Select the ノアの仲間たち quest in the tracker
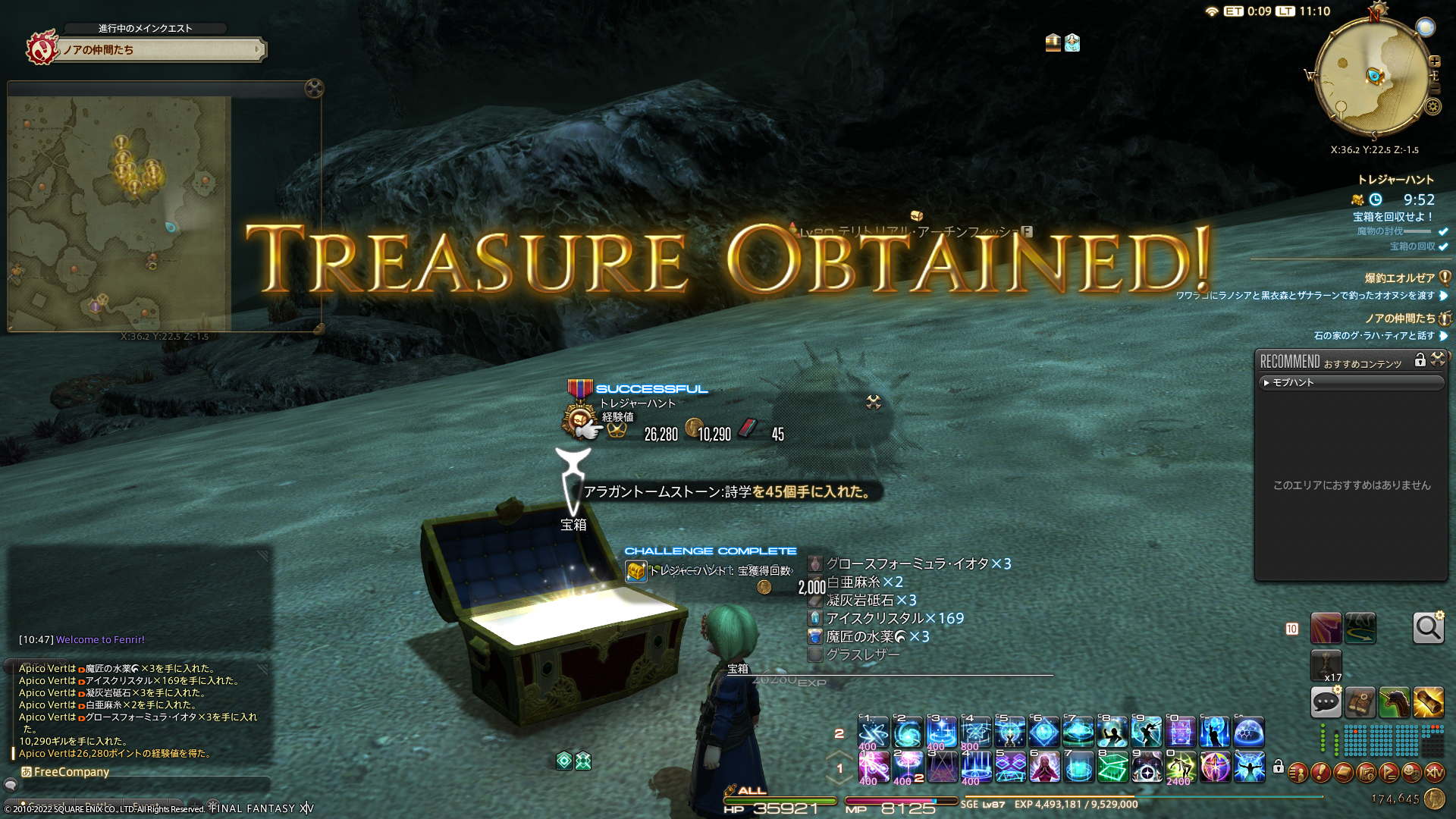 (1400, 318)
